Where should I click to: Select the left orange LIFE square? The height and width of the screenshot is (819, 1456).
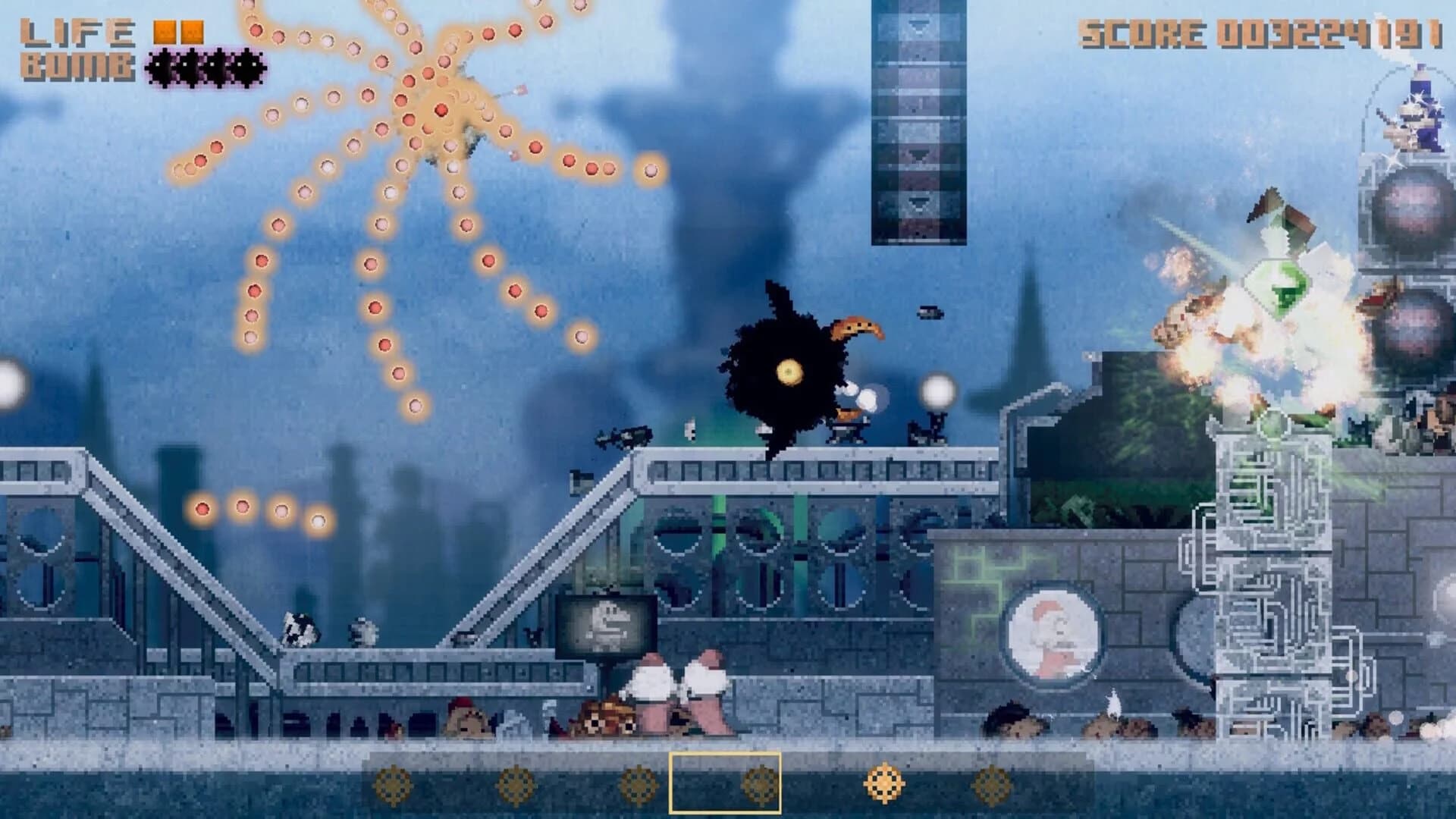[163, 30]
